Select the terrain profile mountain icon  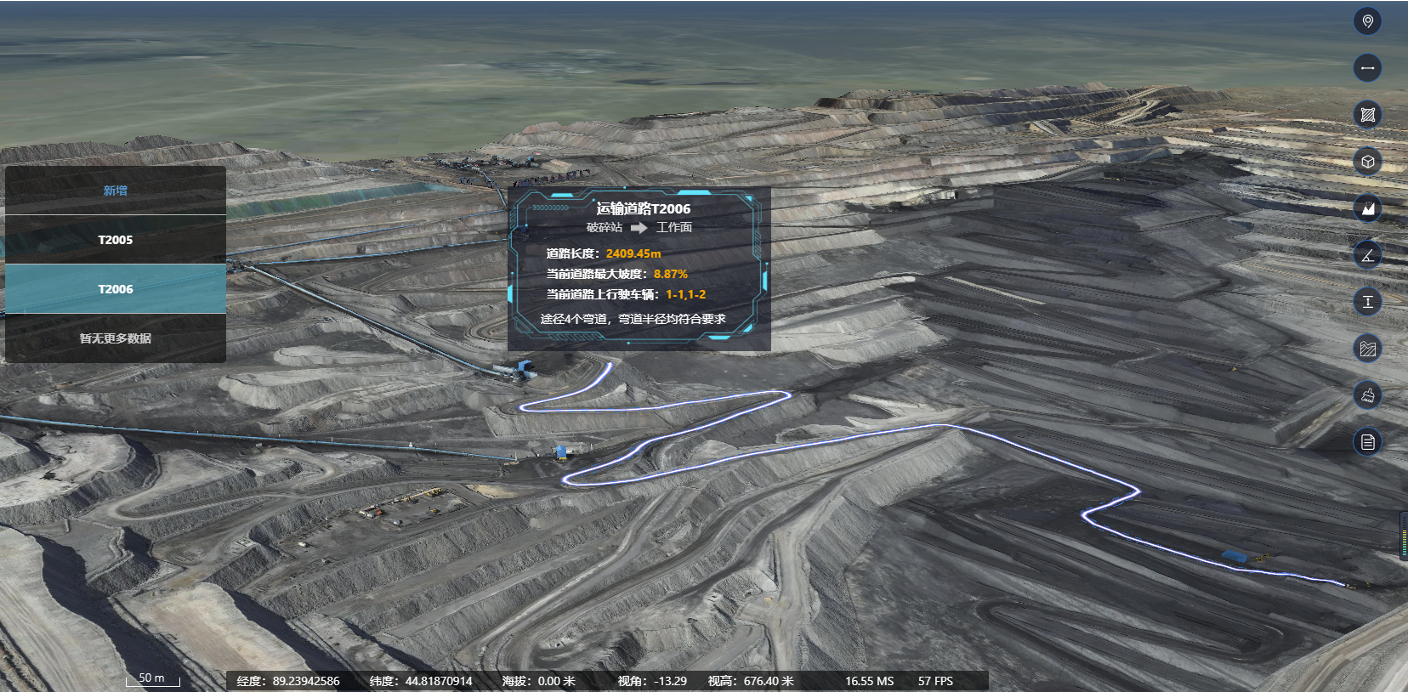point(1367,208)
